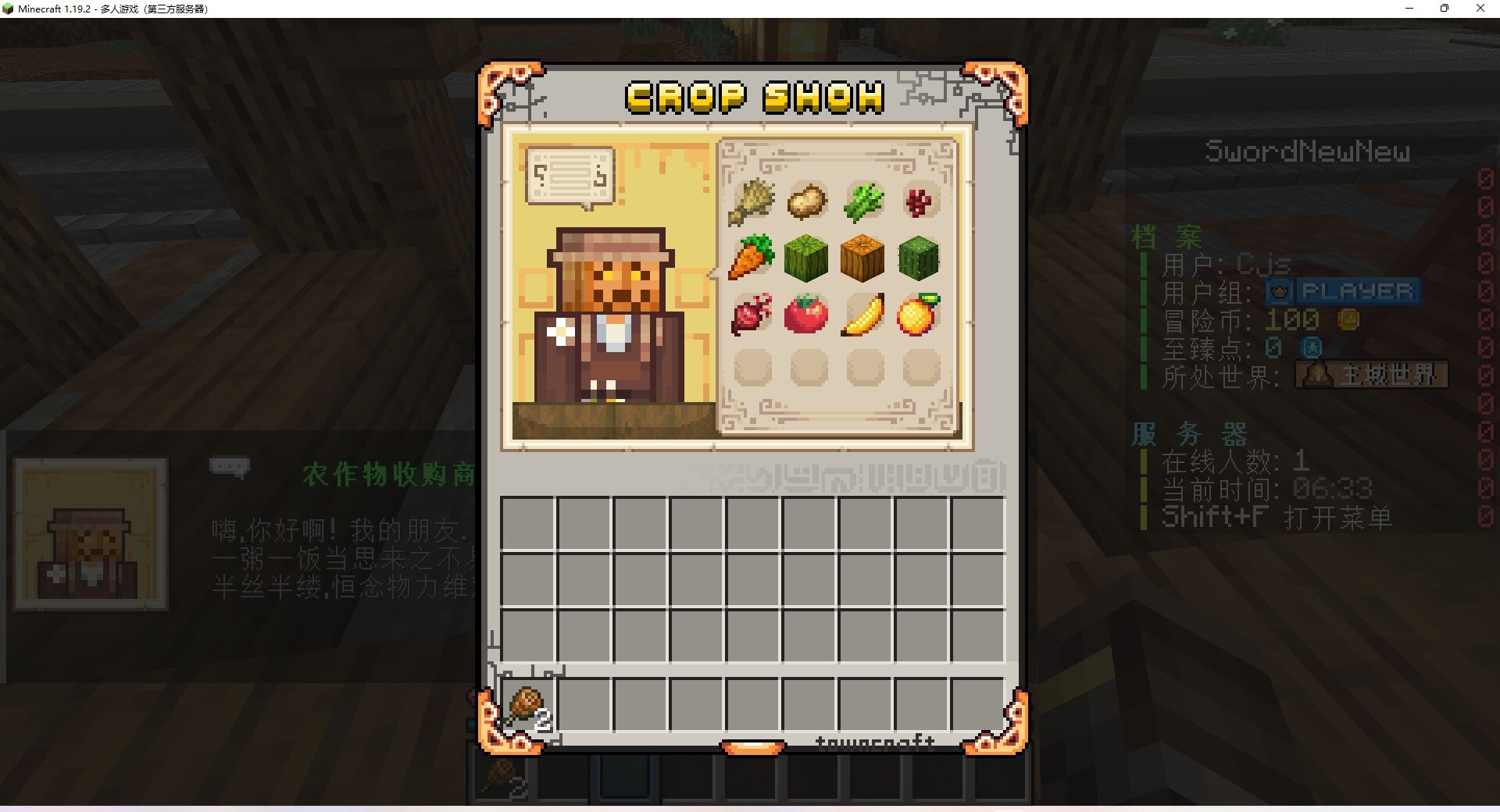Choose the melon block item

[x=806, y=258]
